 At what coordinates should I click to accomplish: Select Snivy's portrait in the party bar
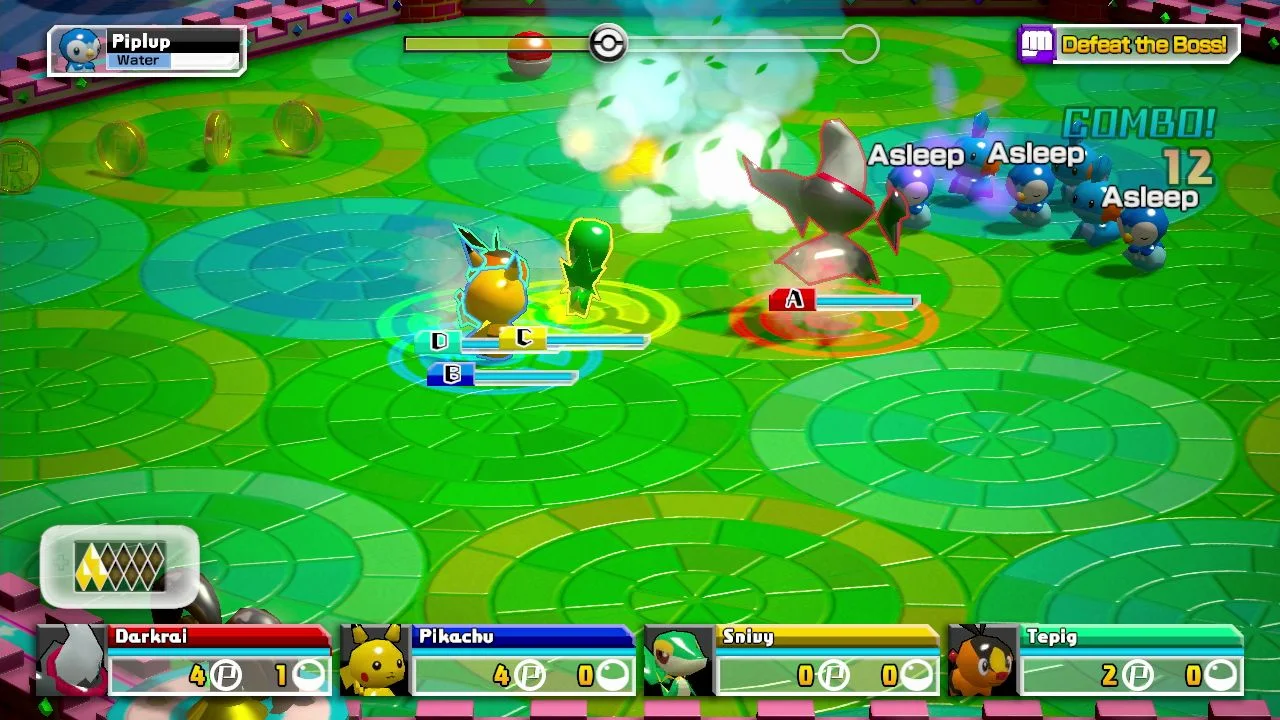(x=679, y=660)
